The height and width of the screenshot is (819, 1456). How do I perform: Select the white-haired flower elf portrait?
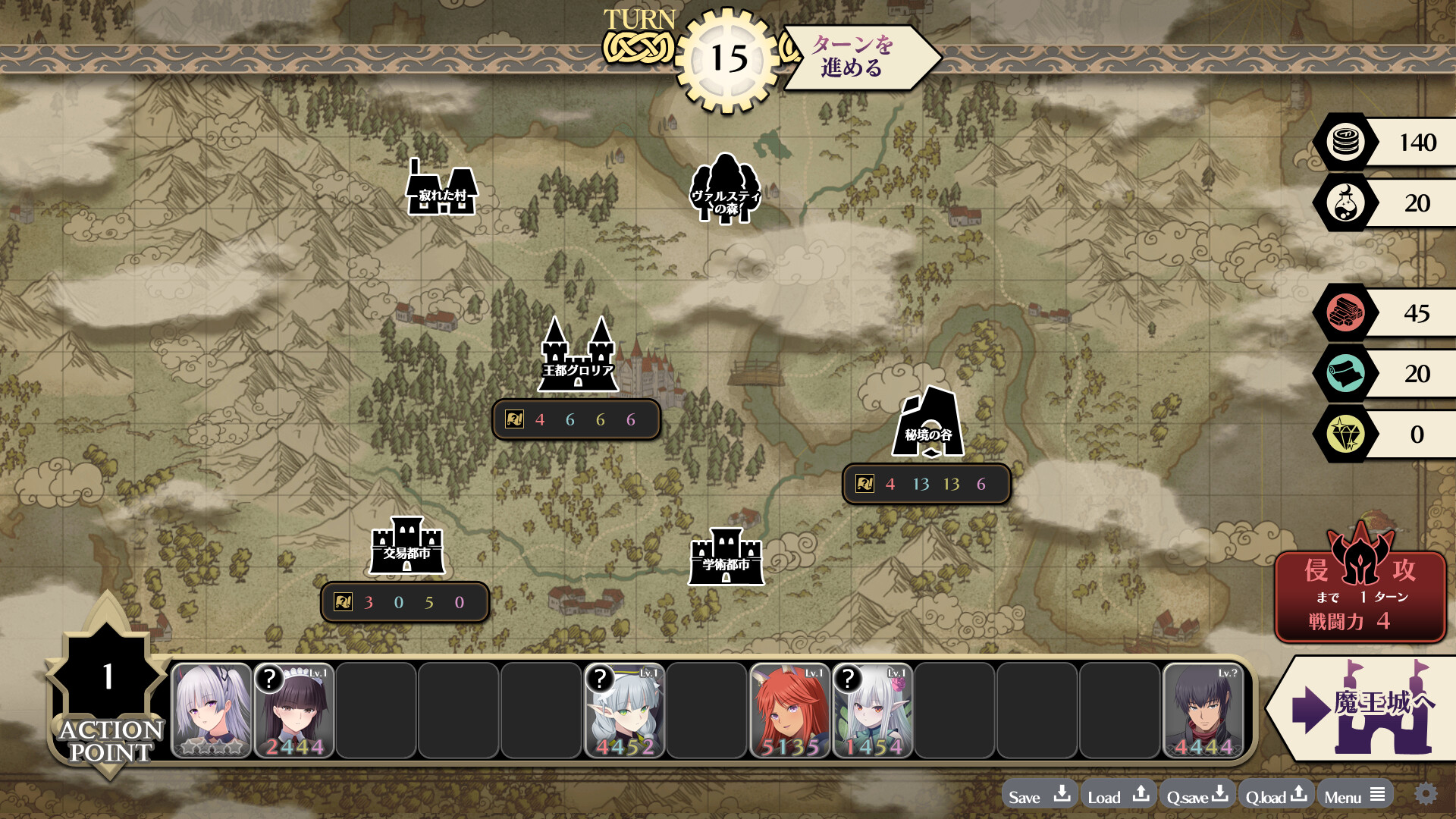pyautogui.click(x=873, y=711)
